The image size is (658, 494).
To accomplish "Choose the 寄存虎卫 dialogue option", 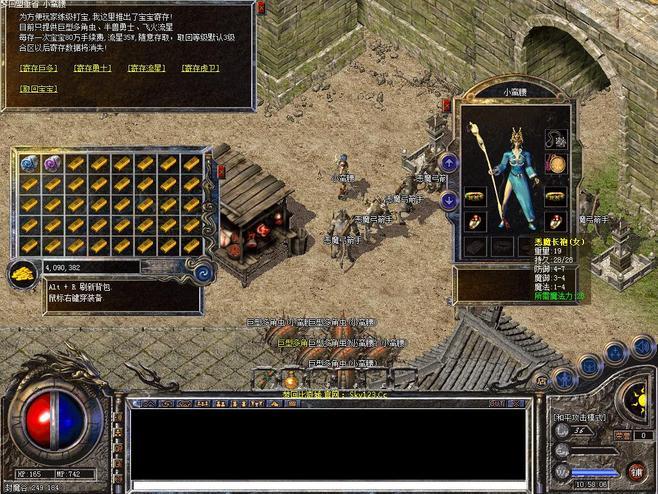I will (201, 68).
